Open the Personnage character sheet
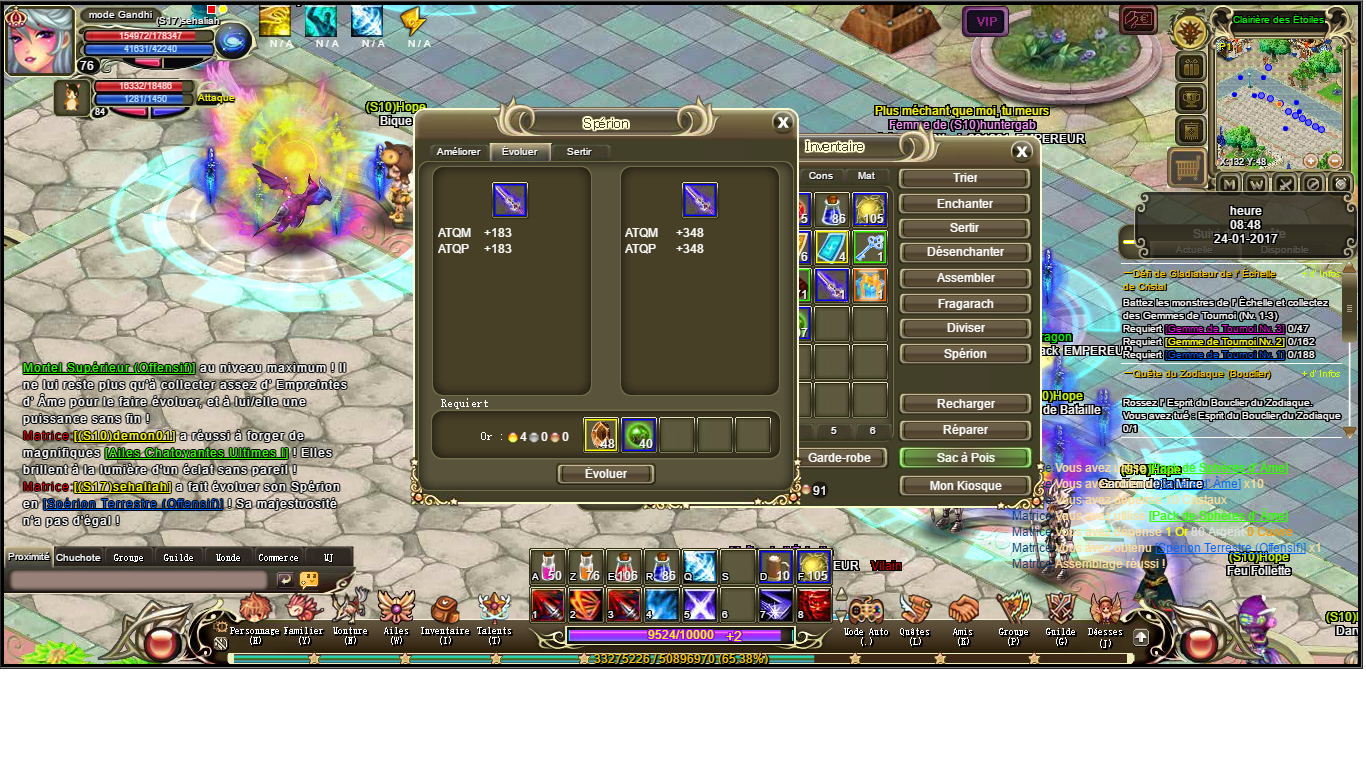 [x=255, y=613]
